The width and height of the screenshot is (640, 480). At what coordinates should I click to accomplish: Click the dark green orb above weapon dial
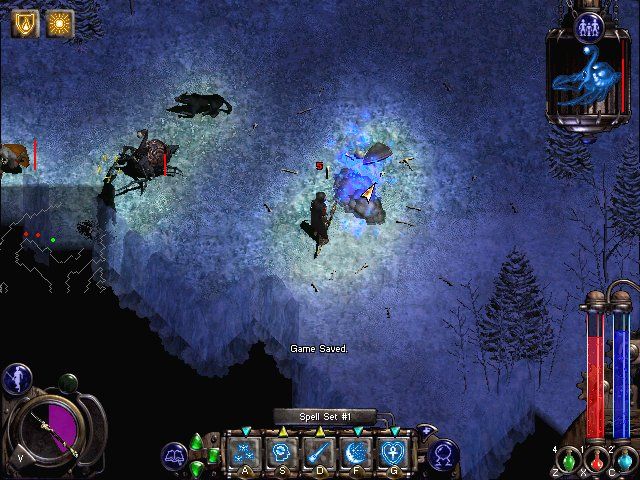(68, 381)
